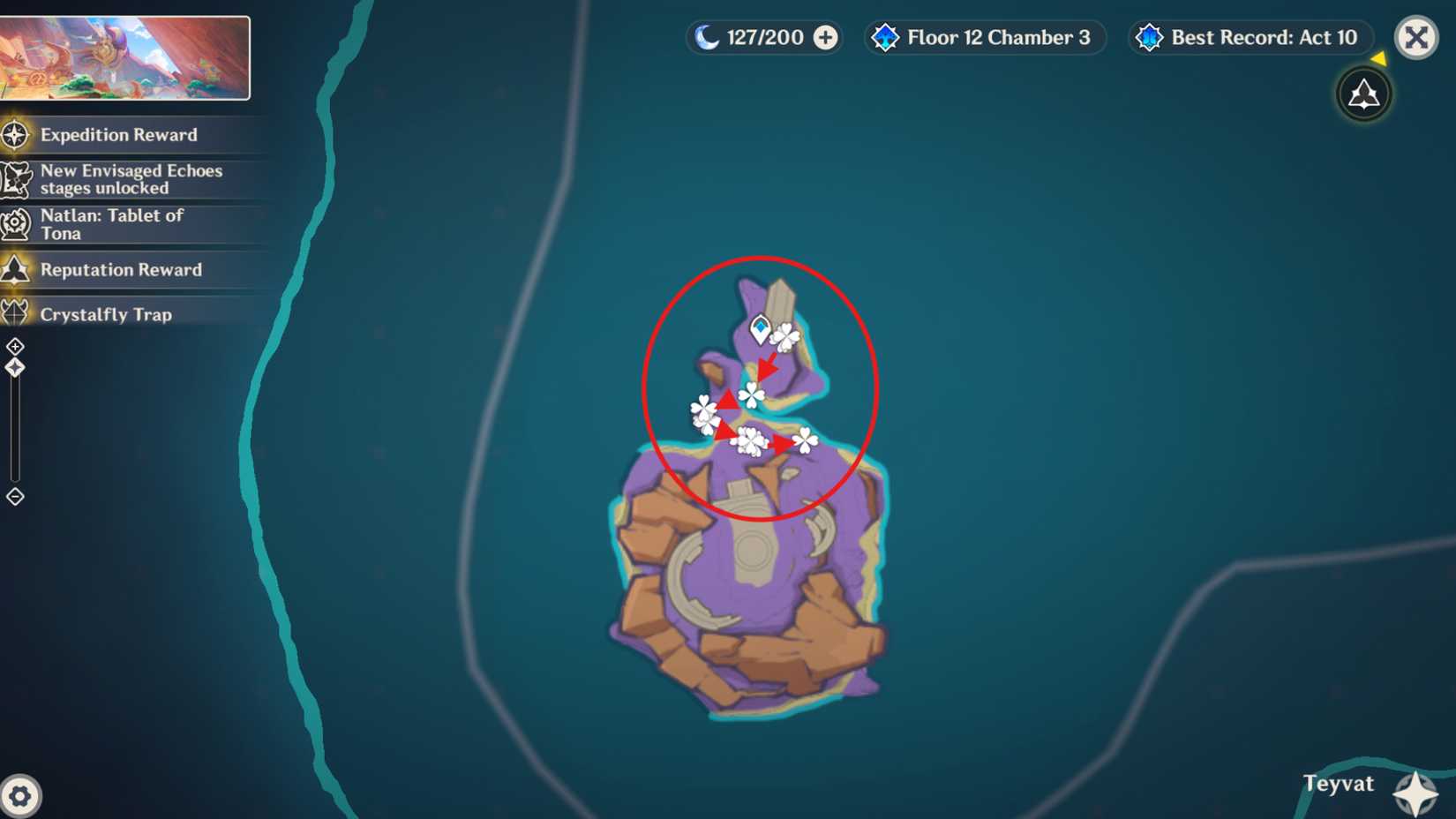Open the Crystalfly Trap menu
Image resolution: width=1456 pixels, height=819 pixels.
coord(106,314)
